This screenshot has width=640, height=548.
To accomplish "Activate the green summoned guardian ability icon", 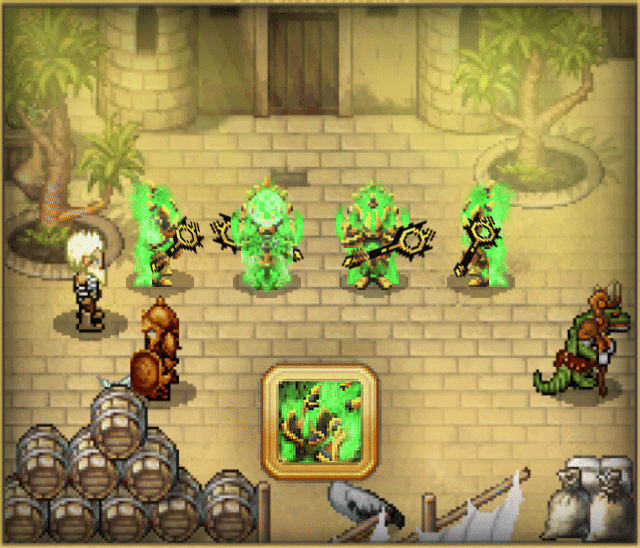I will pyautogui.click(x=319, y=420).
